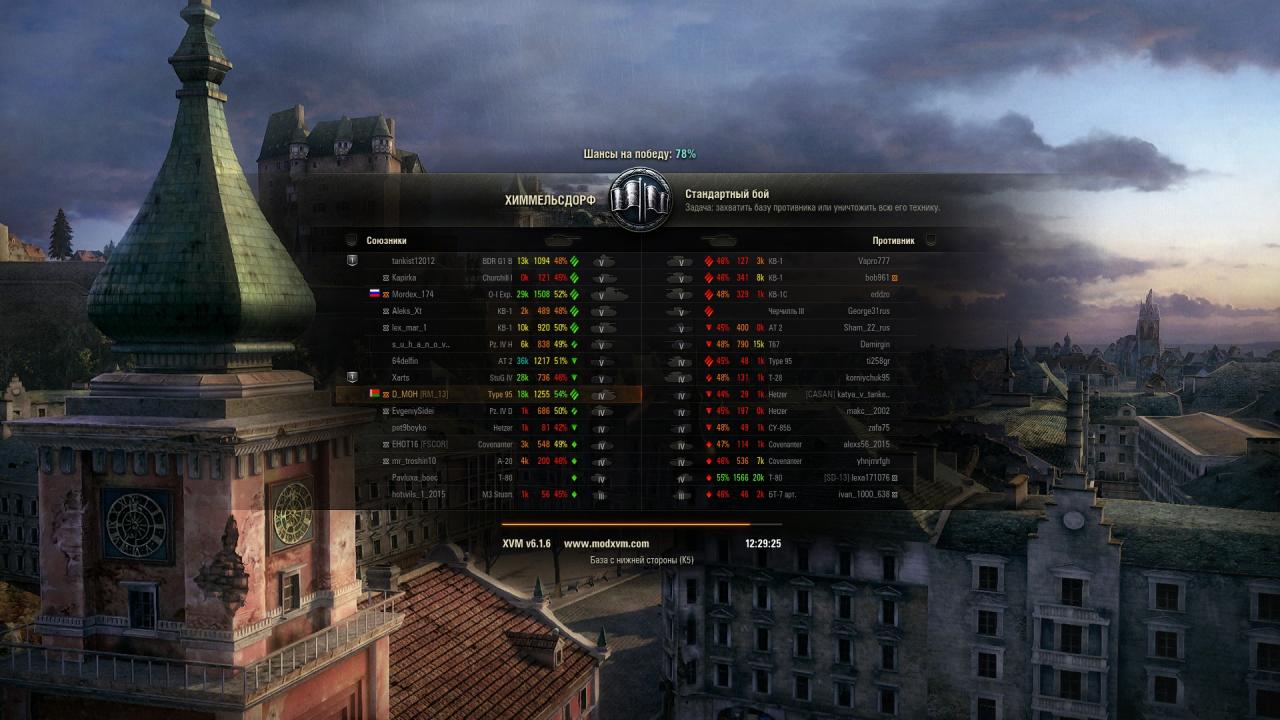1280x720 pixels.
Task: Select enemy Damirgin driving the T67
Action: pos(873,344)
